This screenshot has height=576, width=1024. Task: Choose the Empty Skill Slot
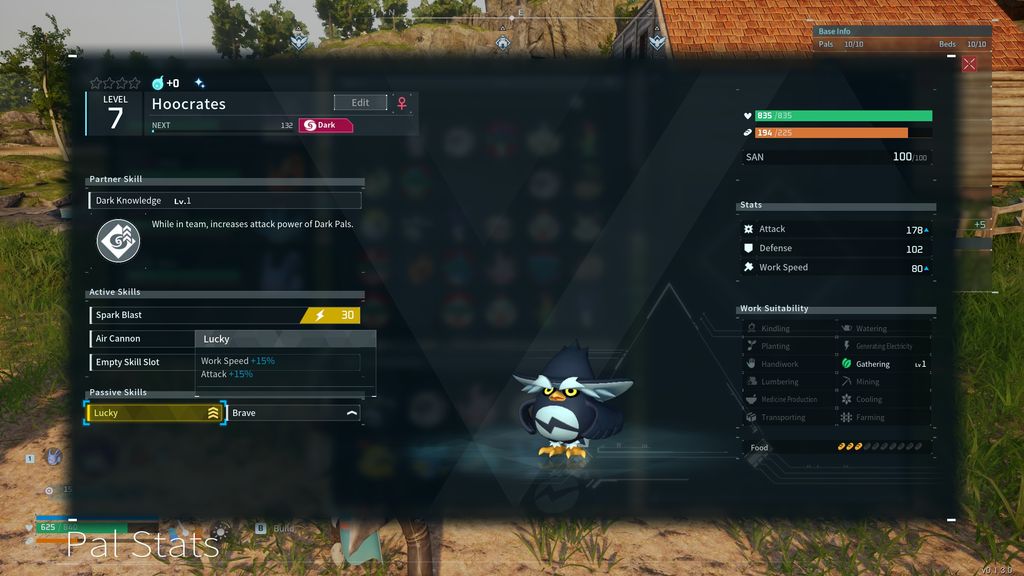[140, 362]
